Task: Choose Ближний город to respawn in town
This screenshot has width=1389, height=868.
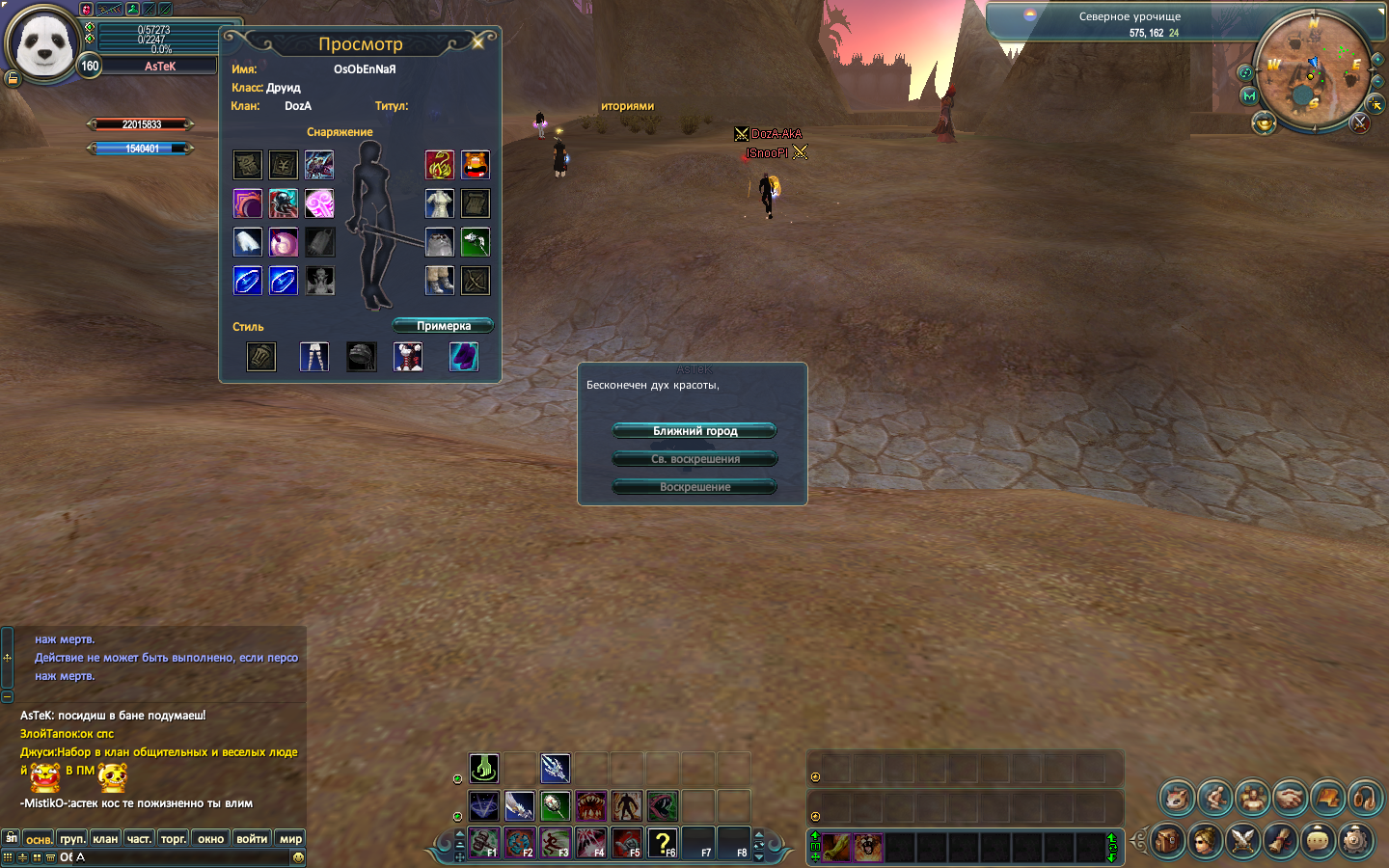Action: [694, 431]
